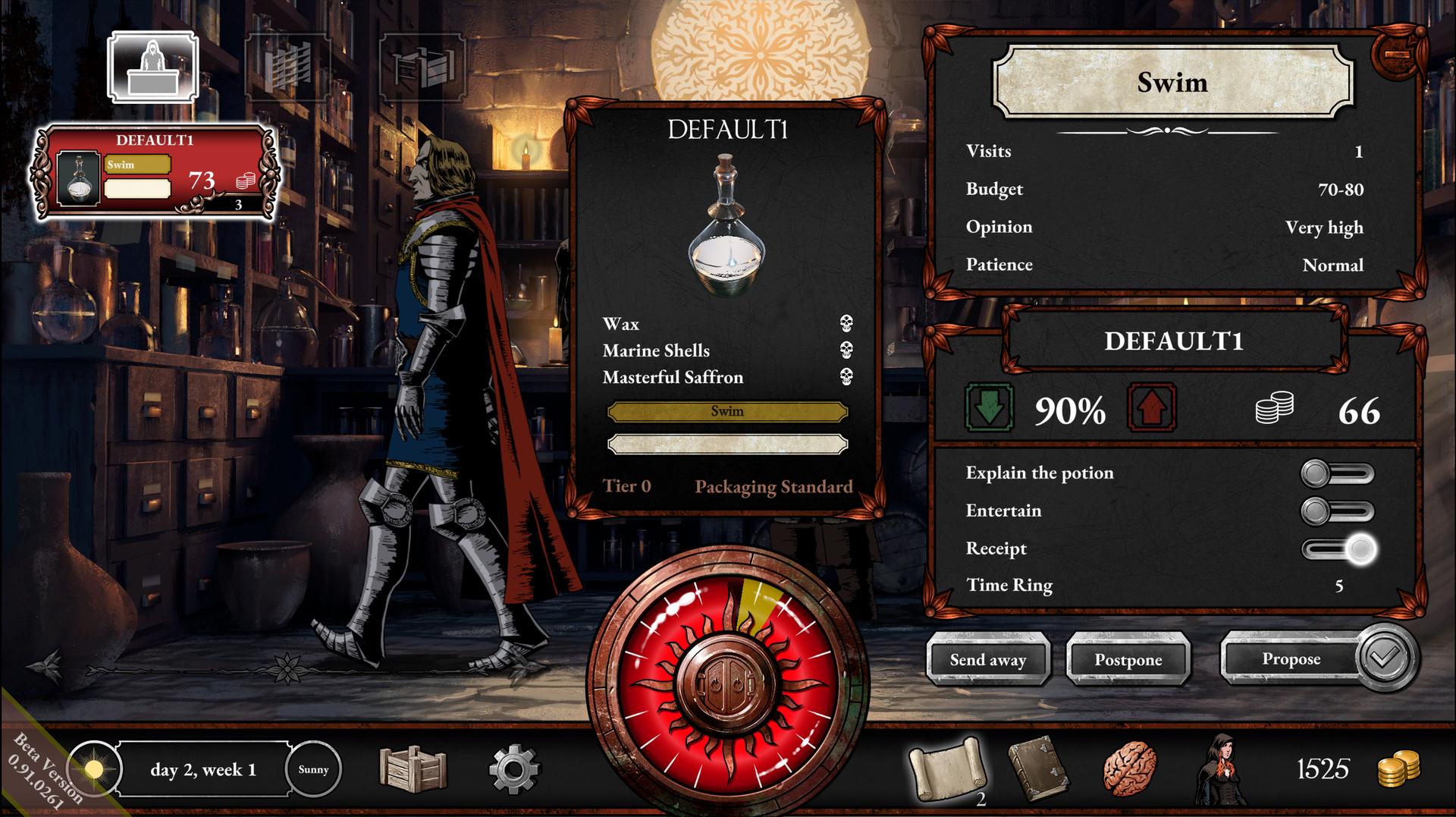Image resolution: width=1456 pixels, height=817 pixels.
Task: Disable the Receipt toggle
Action: [x=1339, y=548]
